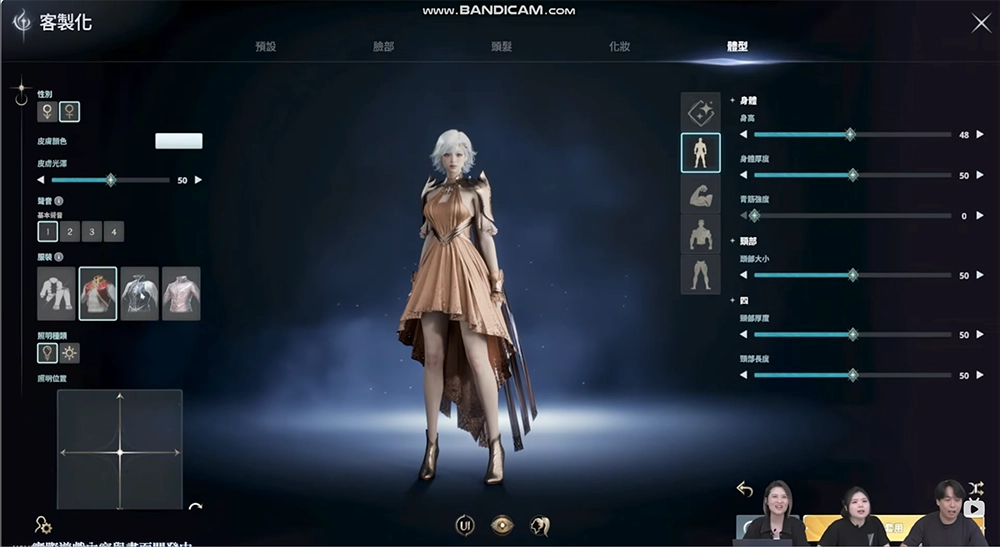Viewport: 1000px width, 547px height.
Task: Choose the skin color swatch
Action: (x=179, y=141)
